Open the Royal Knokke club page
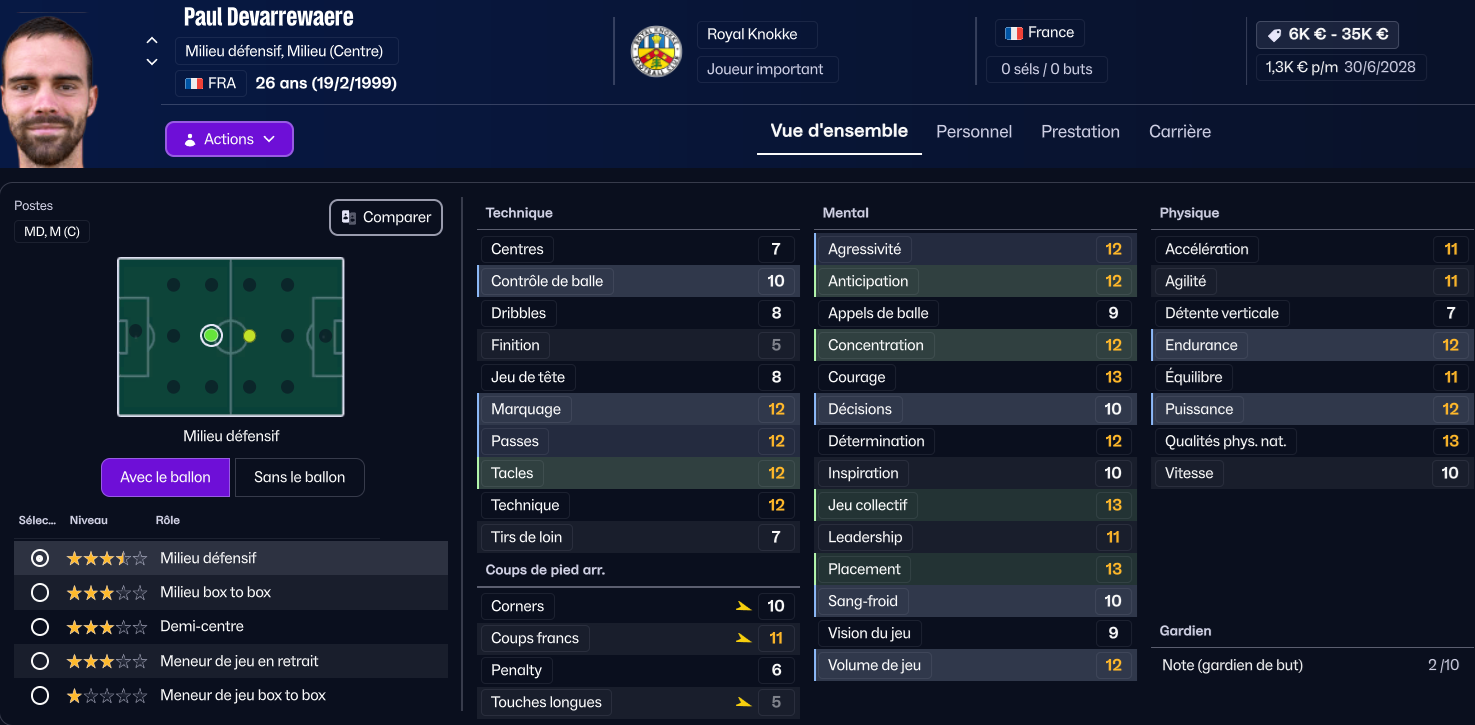The width and height of the screenshot is (1475, 725). [752, 34]
